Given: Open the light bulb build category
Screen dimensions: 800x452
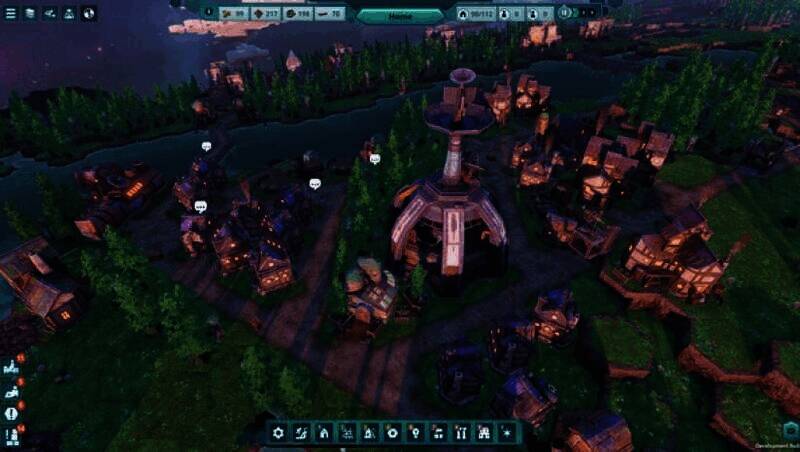Looking at the screenshot, I should (415, 433).
